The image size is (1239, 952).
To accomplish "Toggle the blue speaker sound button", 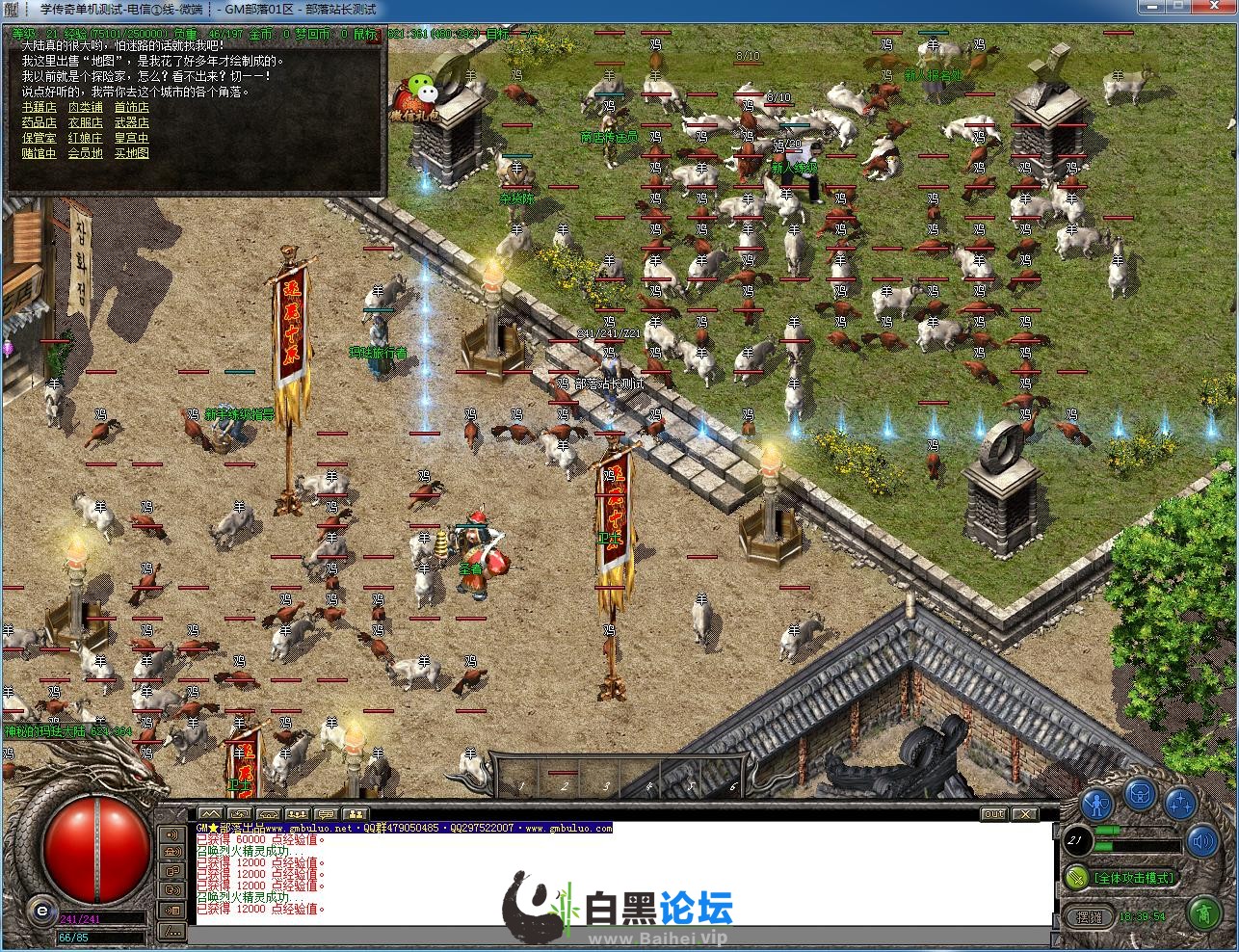I will 1201,843.
